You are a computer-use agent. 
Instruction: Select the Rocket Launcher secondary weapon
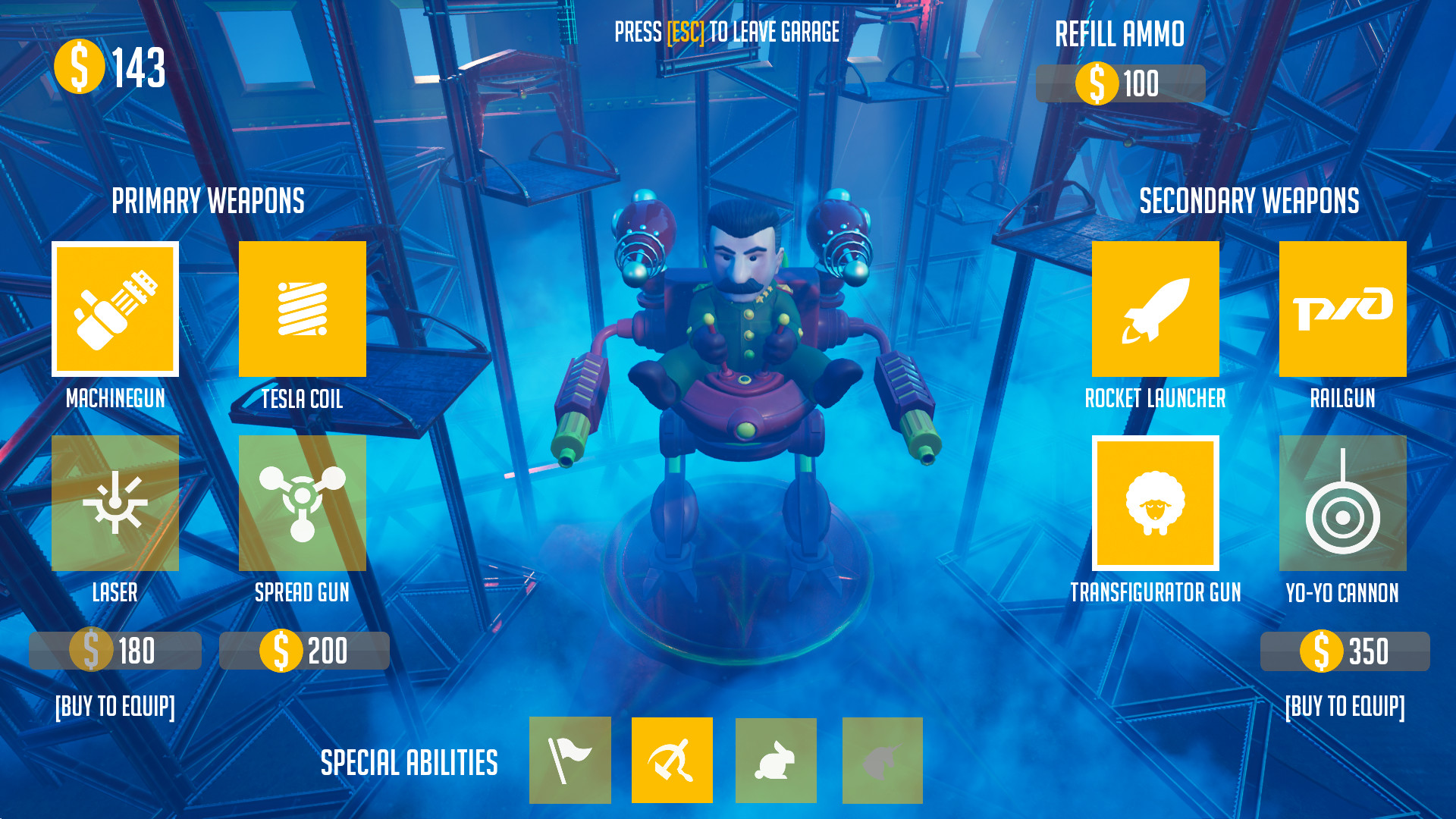(1155, 309)
